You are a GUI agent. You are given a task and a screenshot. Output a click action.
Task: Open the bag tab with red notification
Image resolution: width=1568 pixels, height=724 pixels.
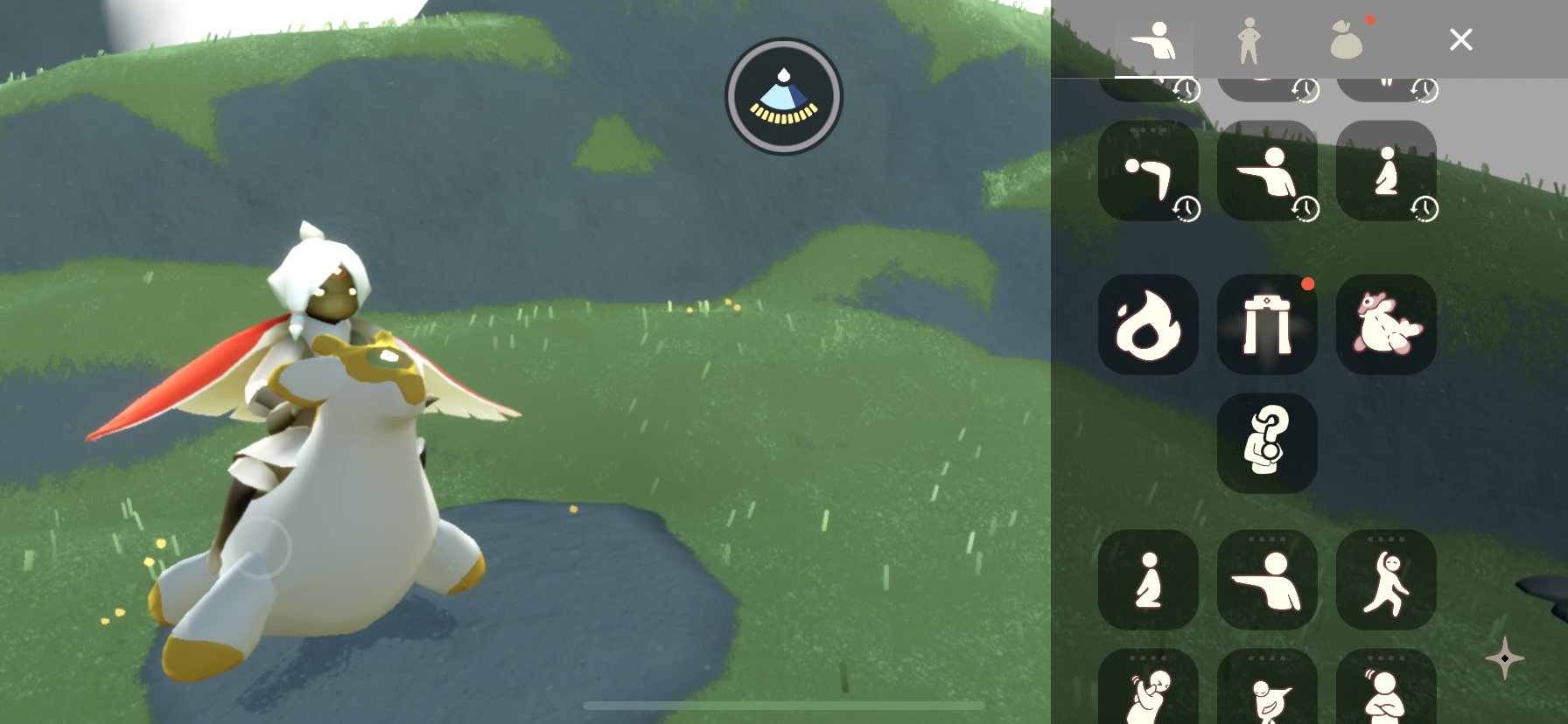pyautogui.click(x=1347, y=40)
